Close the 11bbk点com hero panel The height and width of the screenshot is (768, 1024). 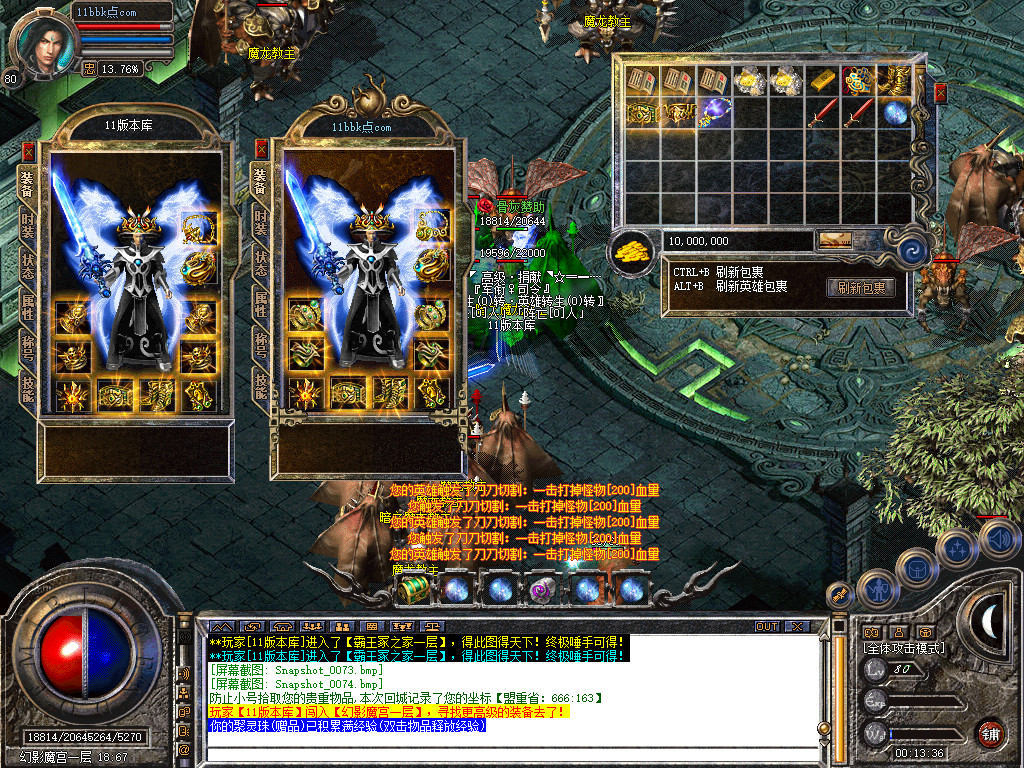coord(261,149)
